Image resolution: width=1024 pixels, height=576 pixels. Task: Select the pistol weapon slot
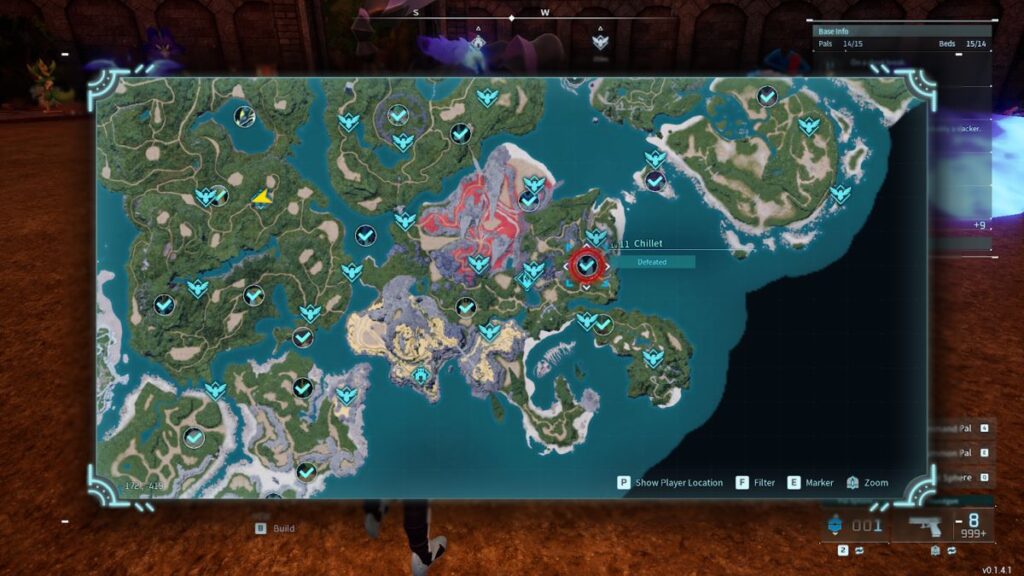point(924,527)
